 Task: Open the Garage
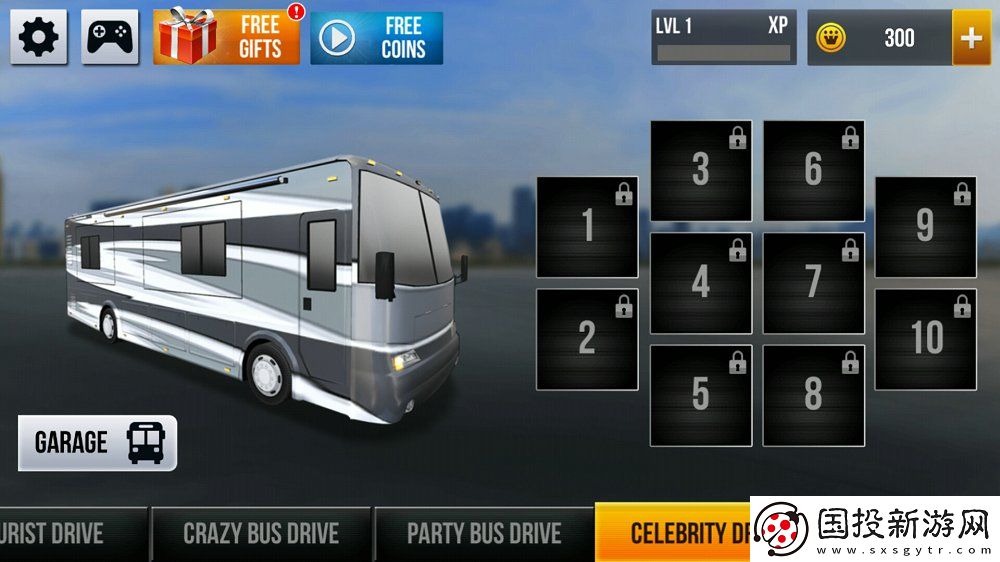click(x=98, y=443)
